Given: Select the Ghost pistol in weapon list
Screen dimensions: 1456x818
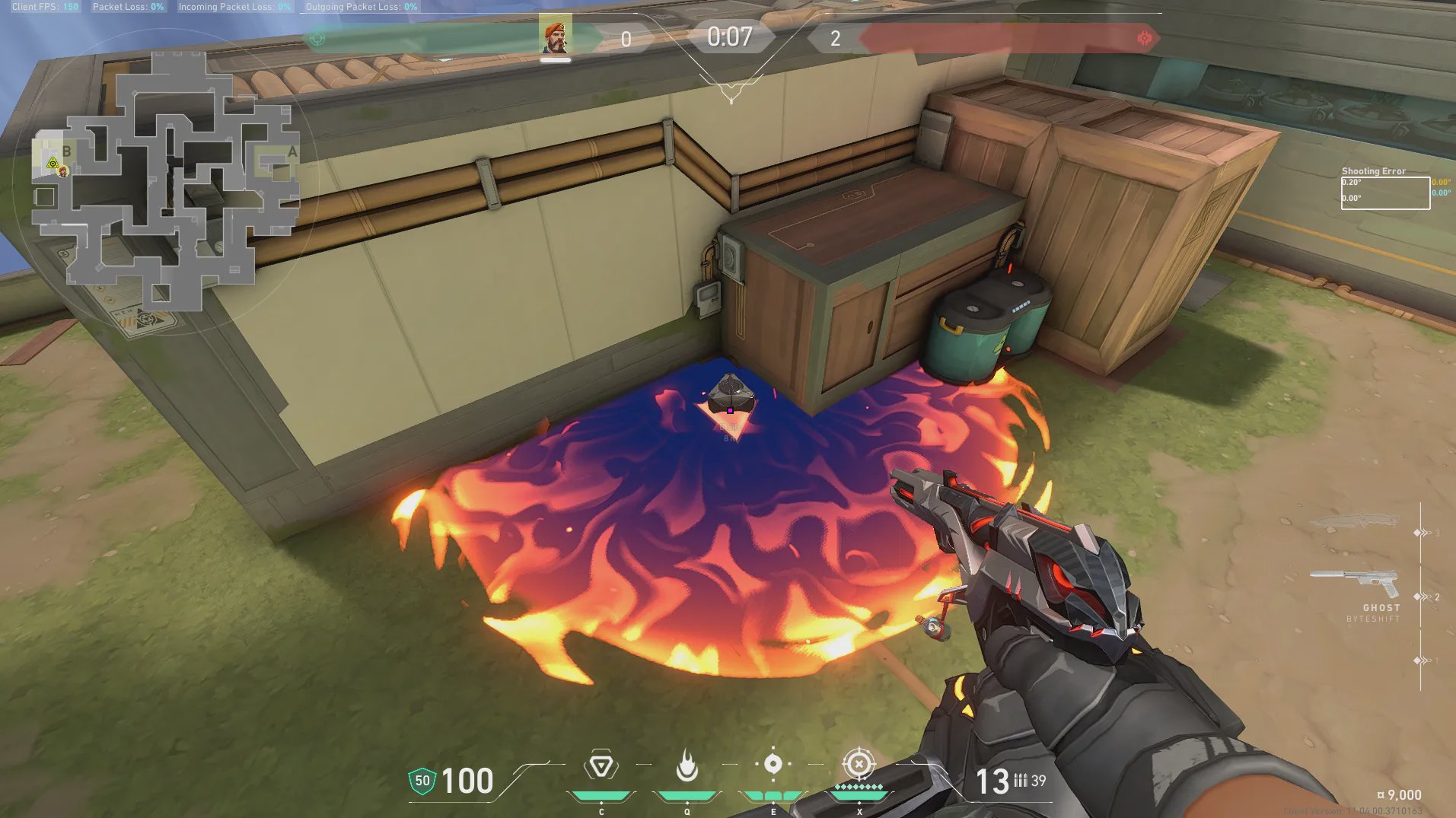Looking at the screenshot, I should tap(1356, 584).
